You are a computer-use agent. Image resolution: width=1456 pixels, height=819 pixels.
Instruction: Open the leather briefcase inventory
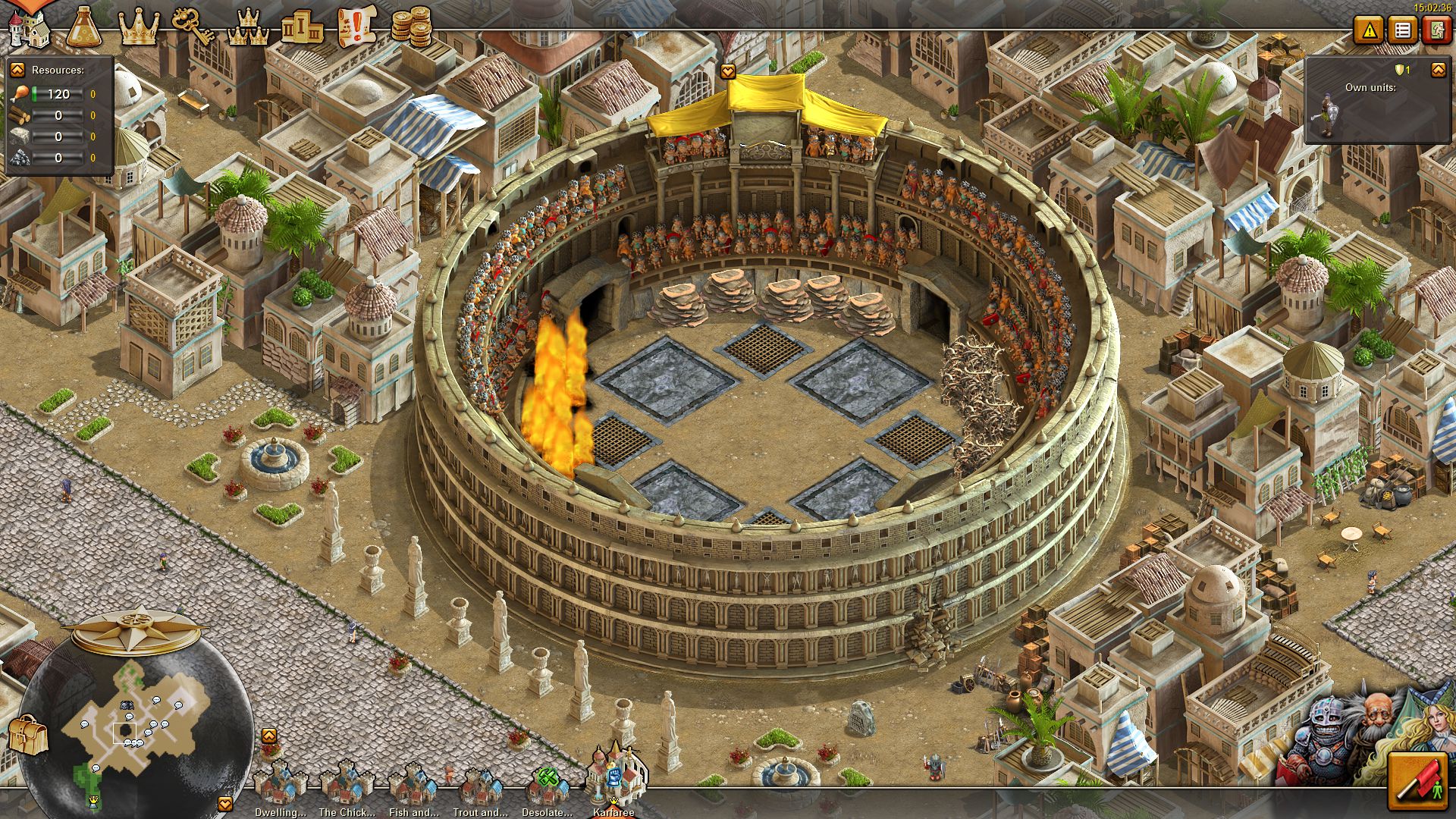[28, 734]
